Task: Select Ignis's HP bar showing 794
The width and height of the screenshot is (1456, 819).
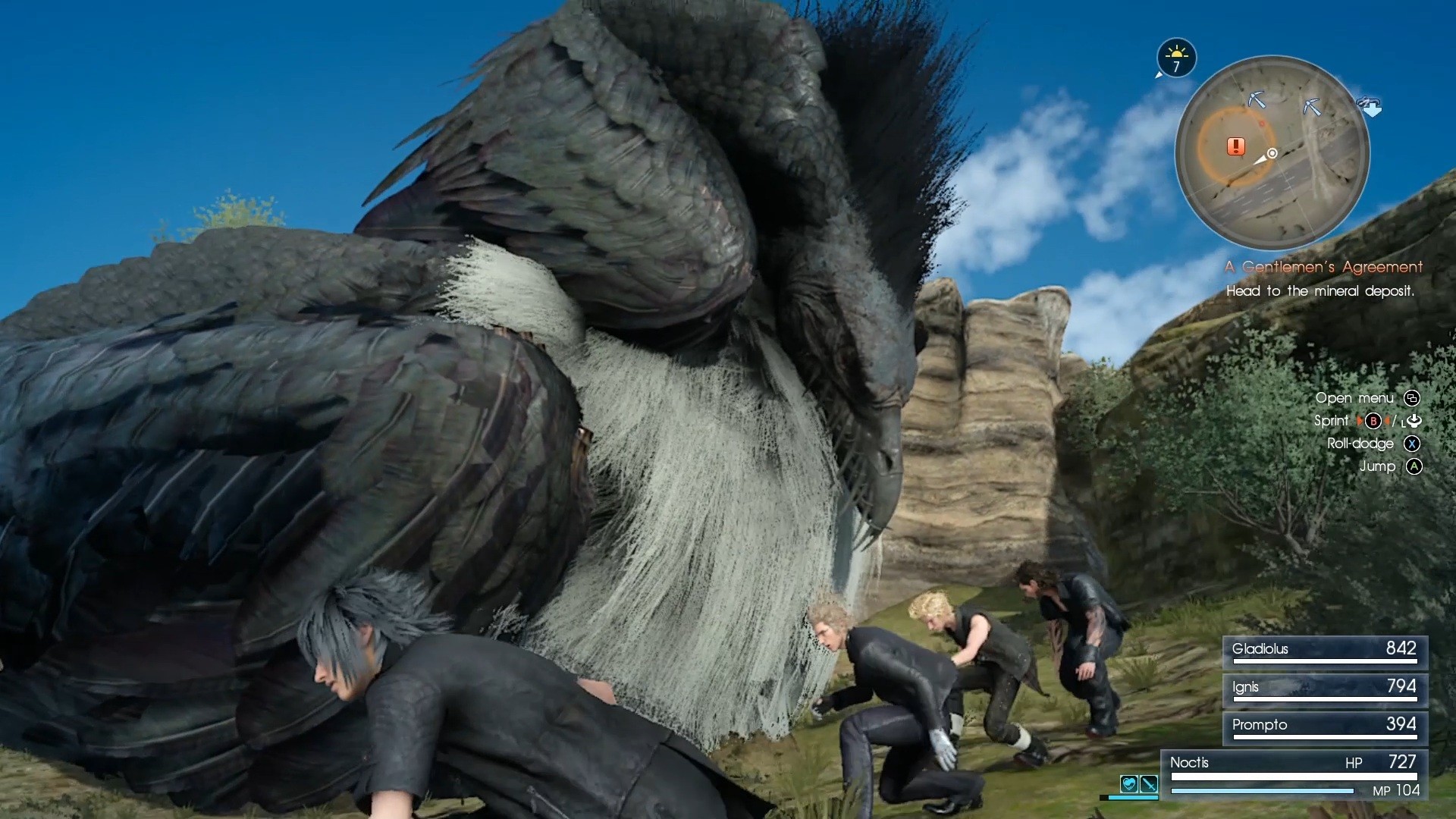Action: coord(1323,688)
